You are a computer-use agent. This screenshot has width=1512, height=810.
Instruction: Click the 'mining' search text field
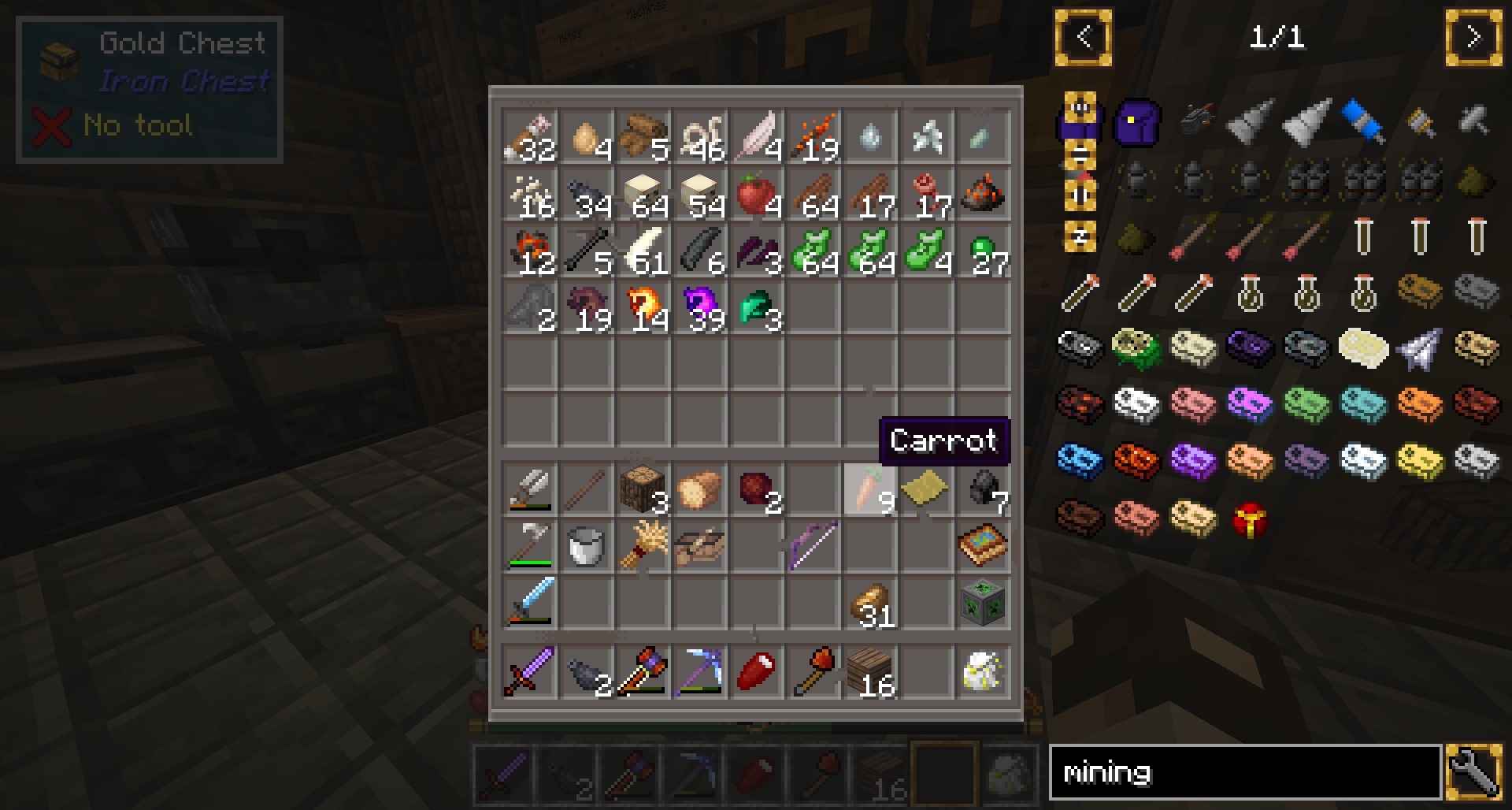pos(1245,772)
